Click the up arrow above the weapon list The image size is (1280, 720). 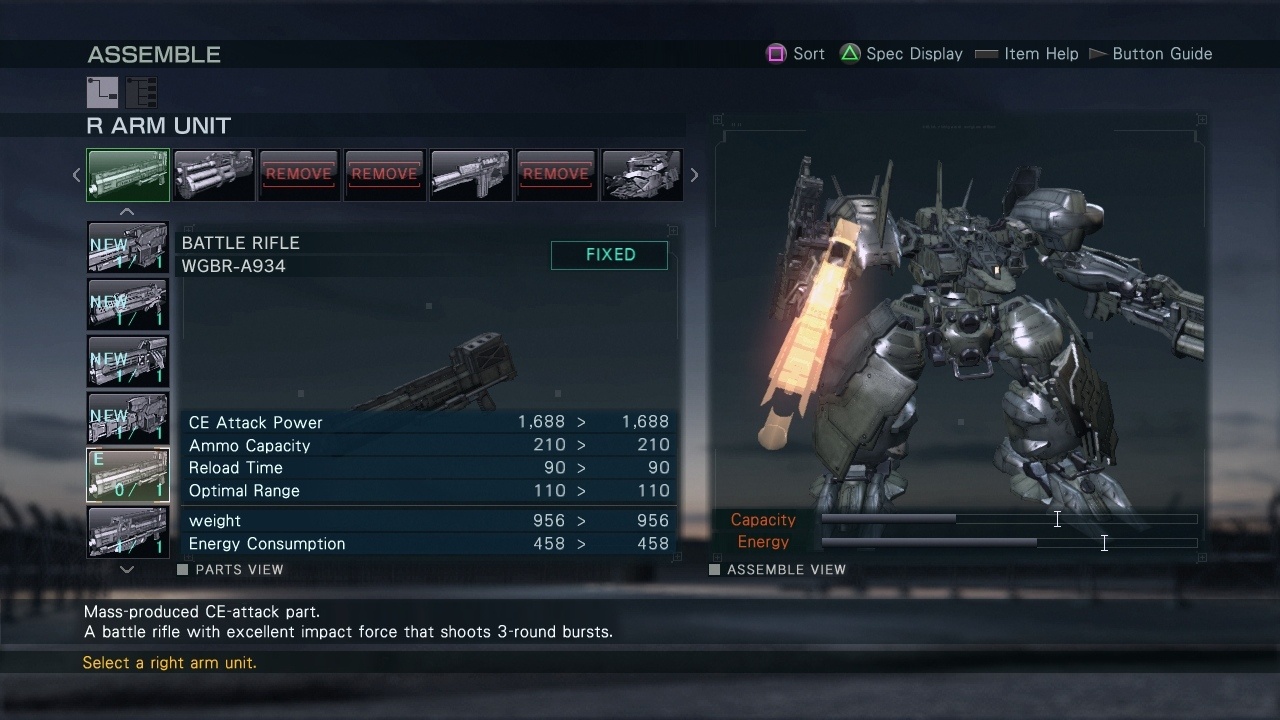(127, 212)
